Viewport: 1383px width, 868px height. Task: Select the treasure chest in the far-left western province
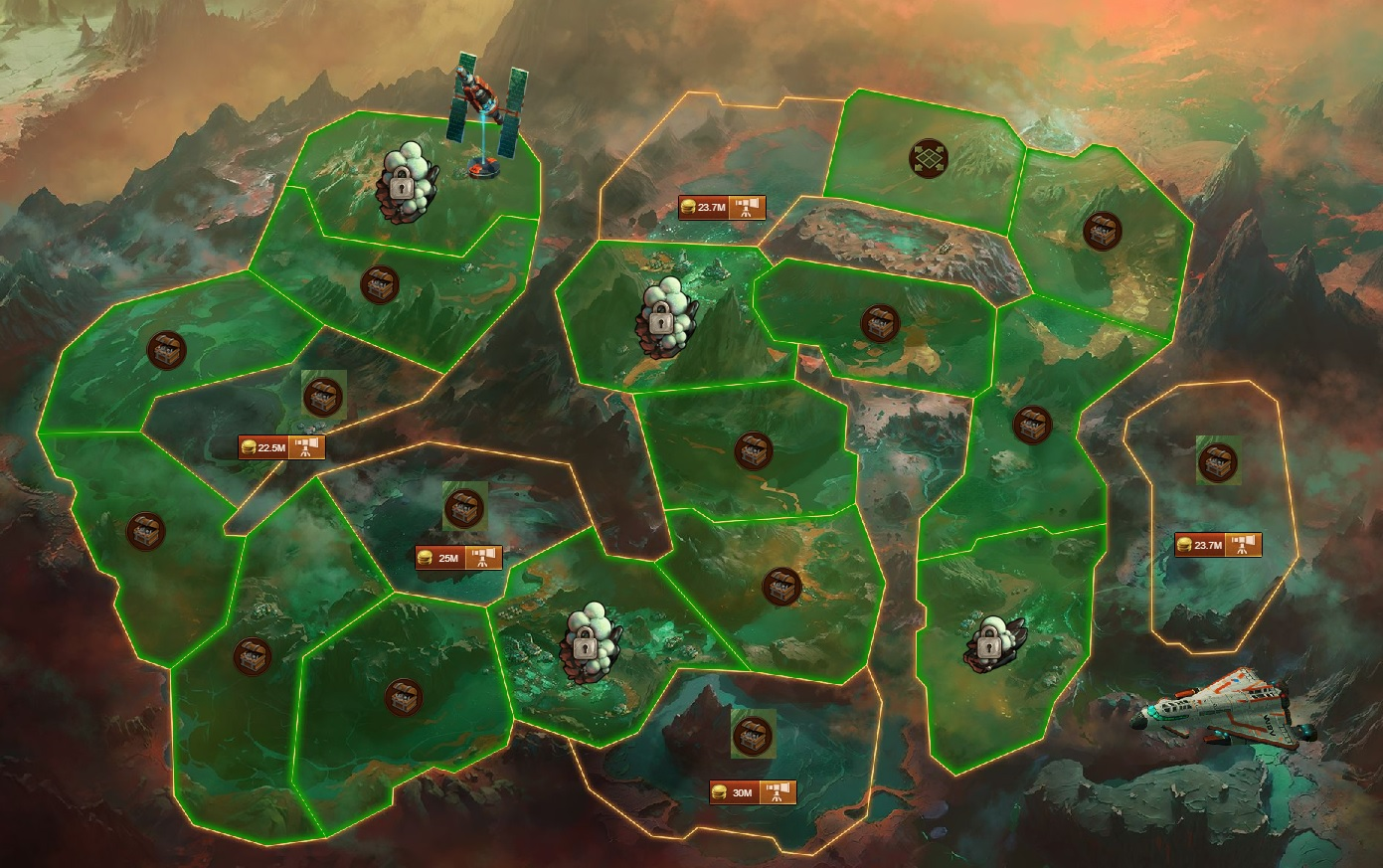coord(145,527)
